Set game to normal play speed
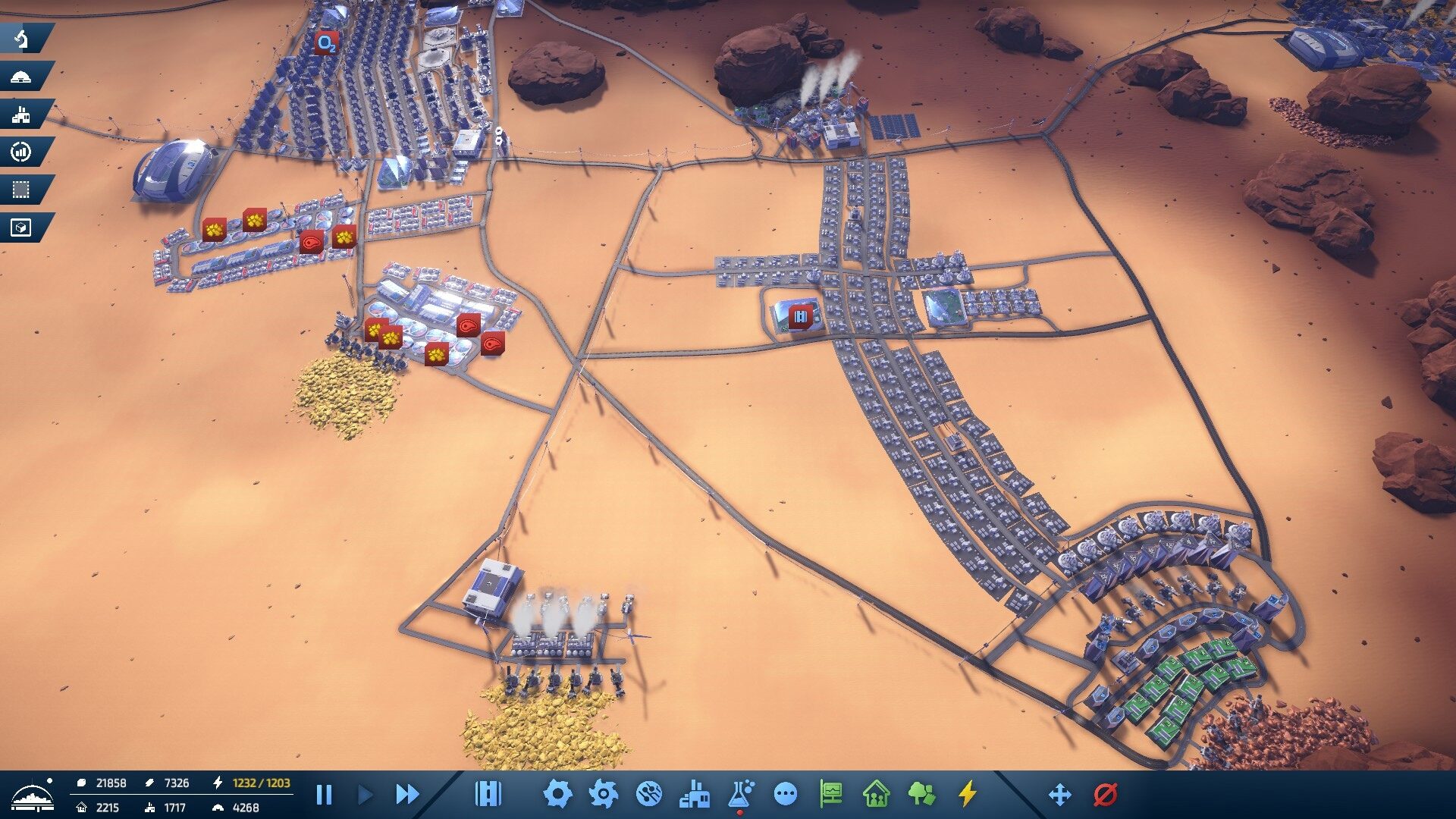1456x819 pixels. pyautogui.click(x=366, y=795)
